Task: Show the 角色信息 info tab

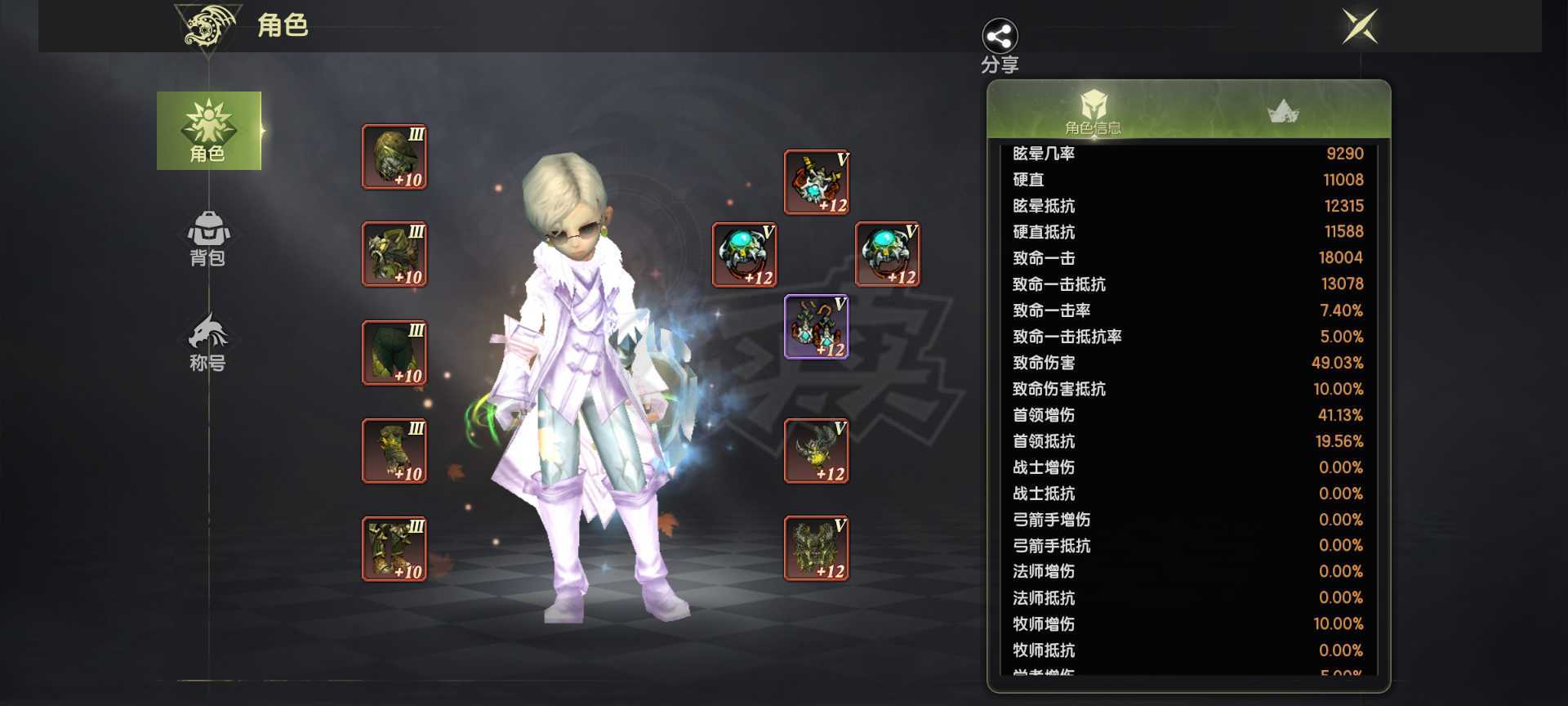Action: click(1093, 111)
